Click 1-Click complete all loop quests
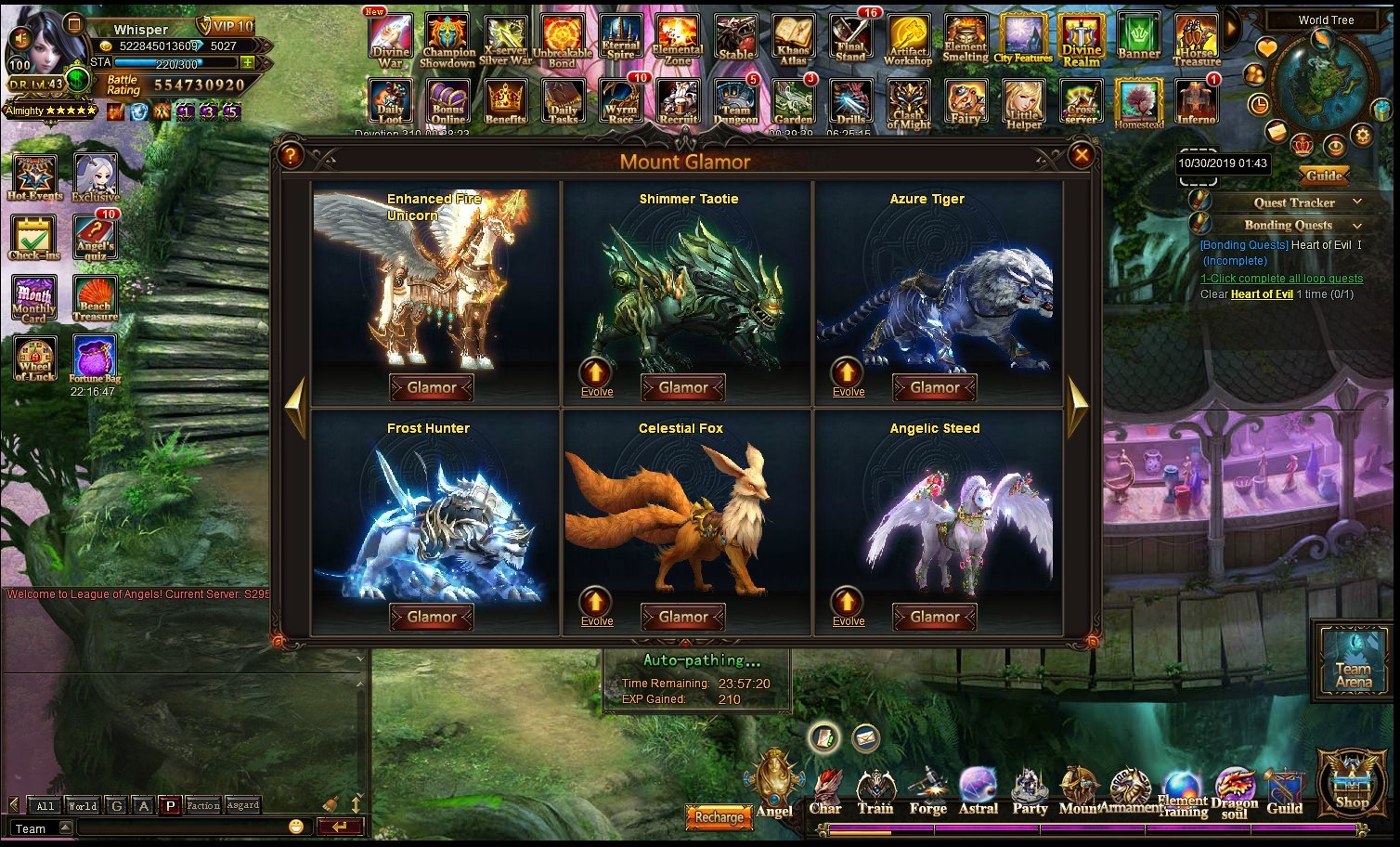Screen dimensions: 1400x847 tap(1281, 279)
